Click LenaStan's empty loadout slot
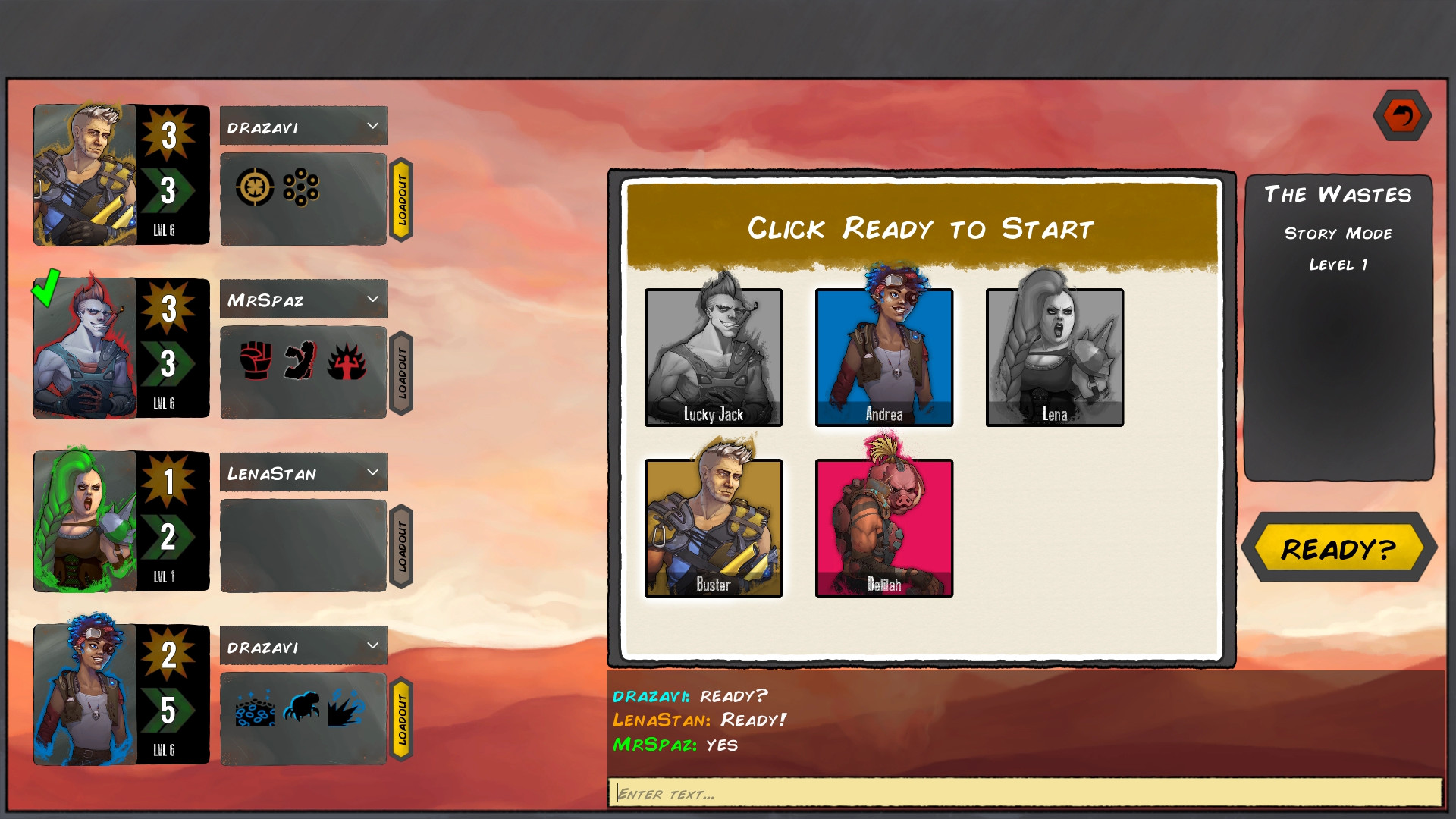The image size is (1456, 819). point(303,544)
